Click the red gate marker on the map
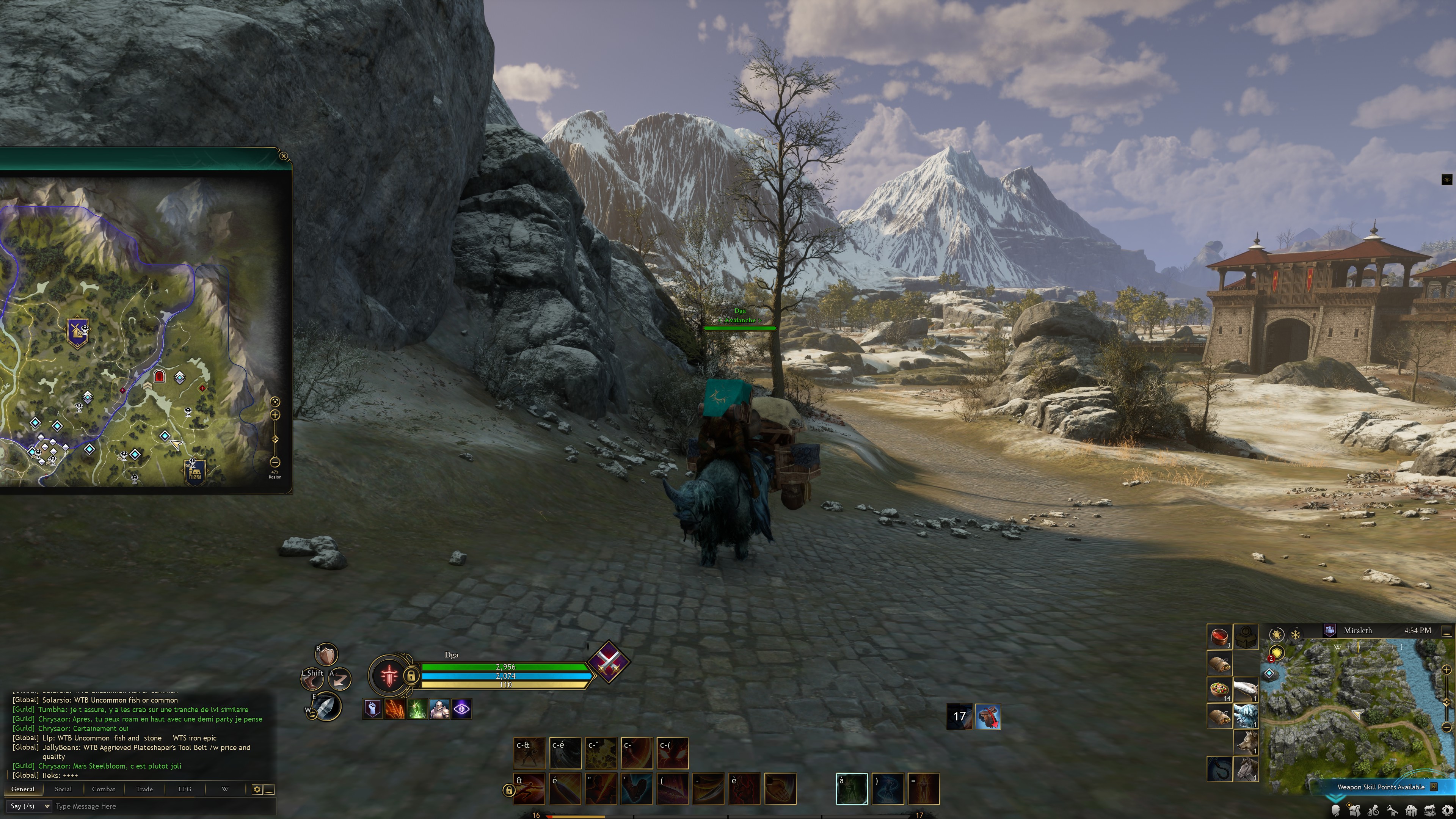 coord(159,377)
